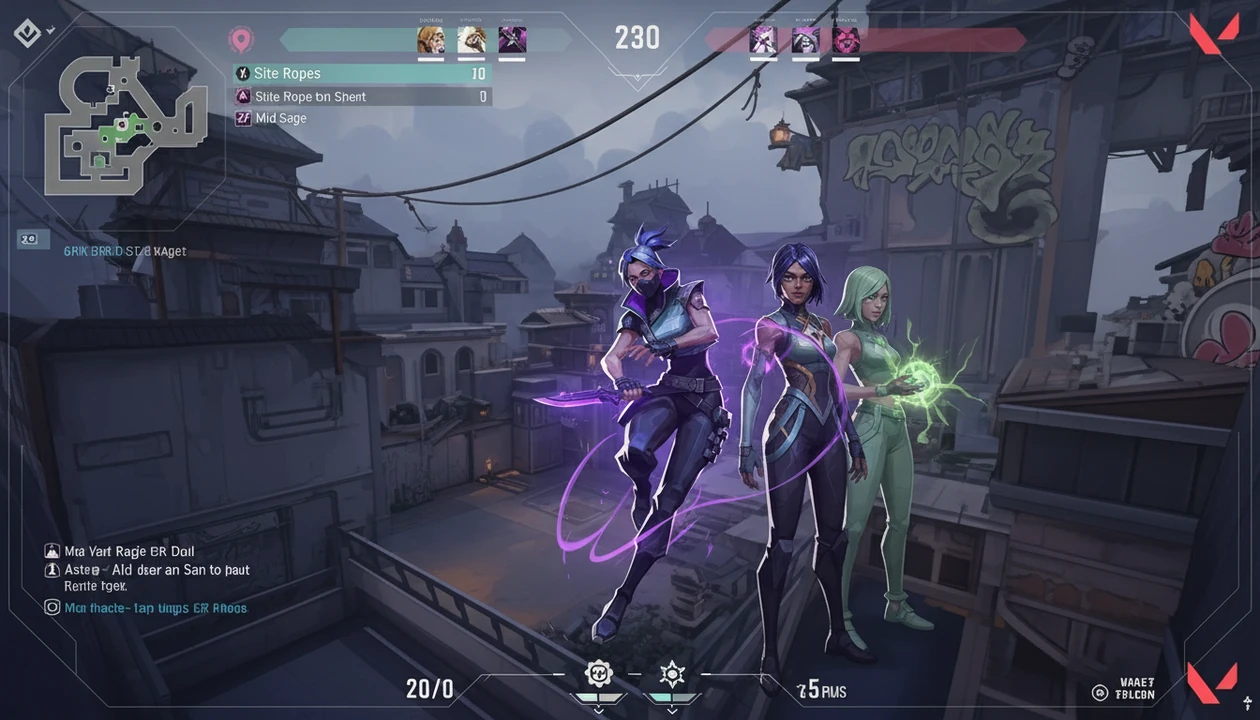
Task: Select the pink masked enemy agent portrait
Action: tap(846, 40)
